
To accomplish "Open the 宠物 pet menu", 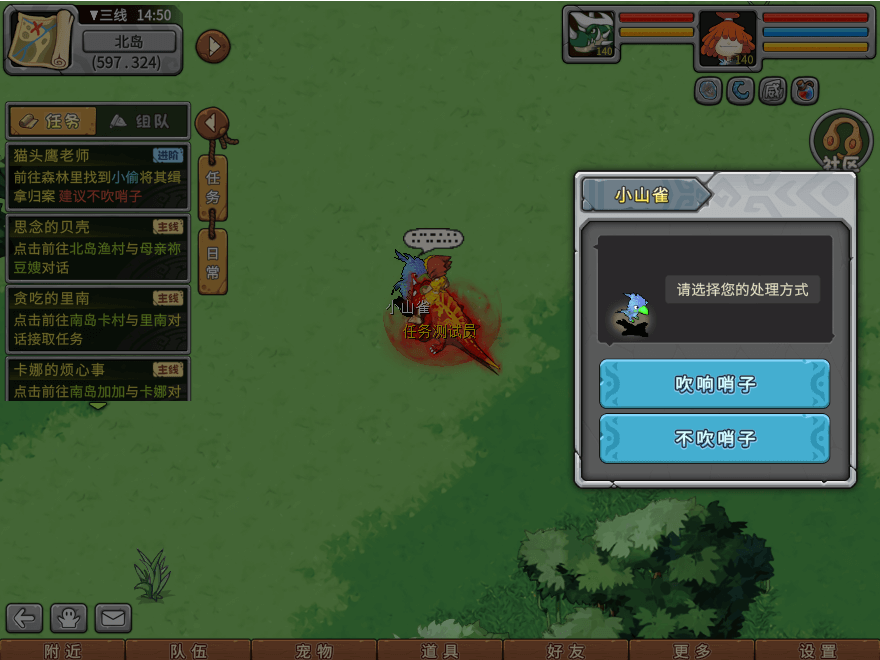I will point(314,651).
